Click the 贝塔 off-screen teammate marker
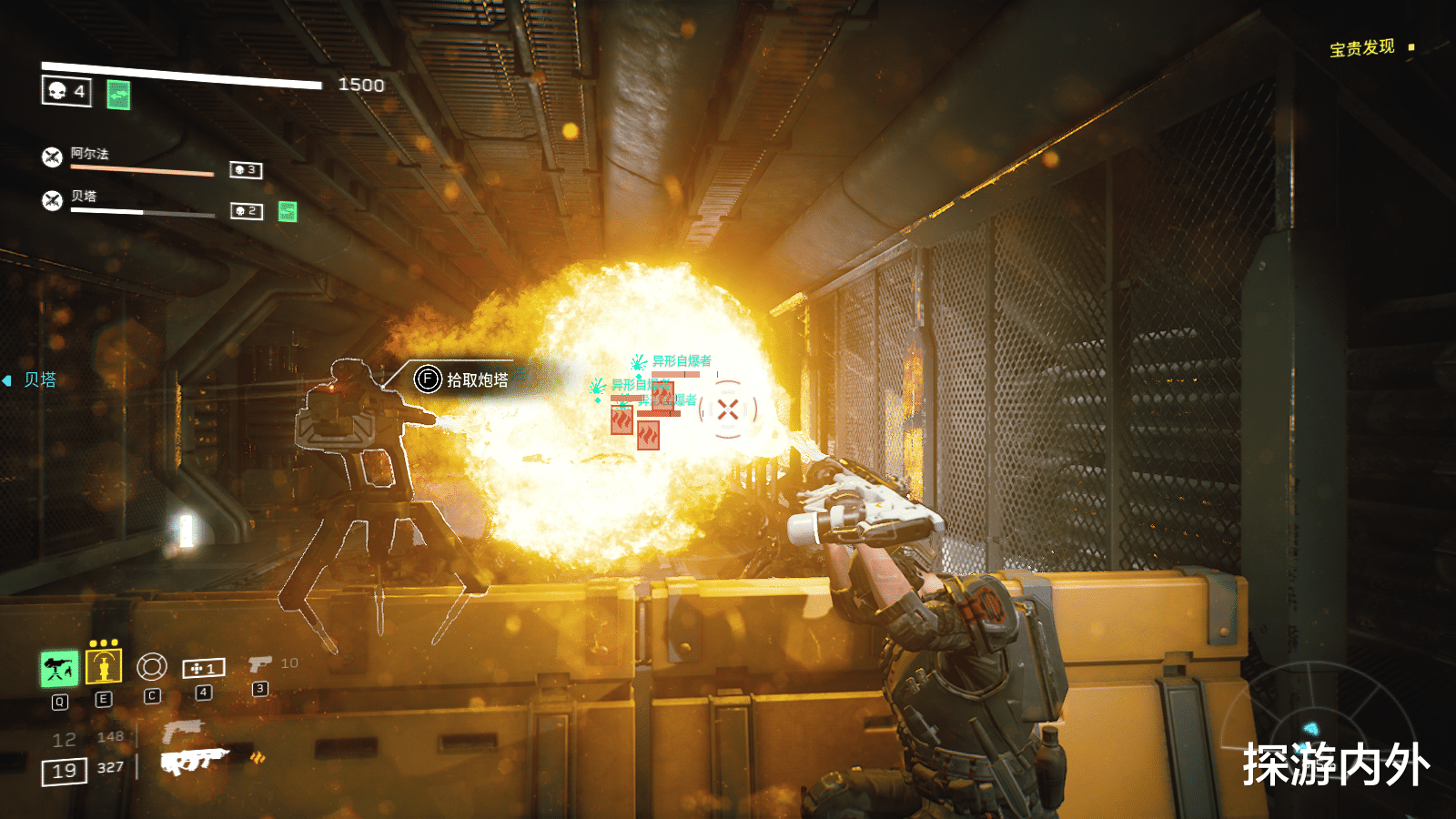Image resolution: width=1456 pixels, height=819 pixels. 33,379
